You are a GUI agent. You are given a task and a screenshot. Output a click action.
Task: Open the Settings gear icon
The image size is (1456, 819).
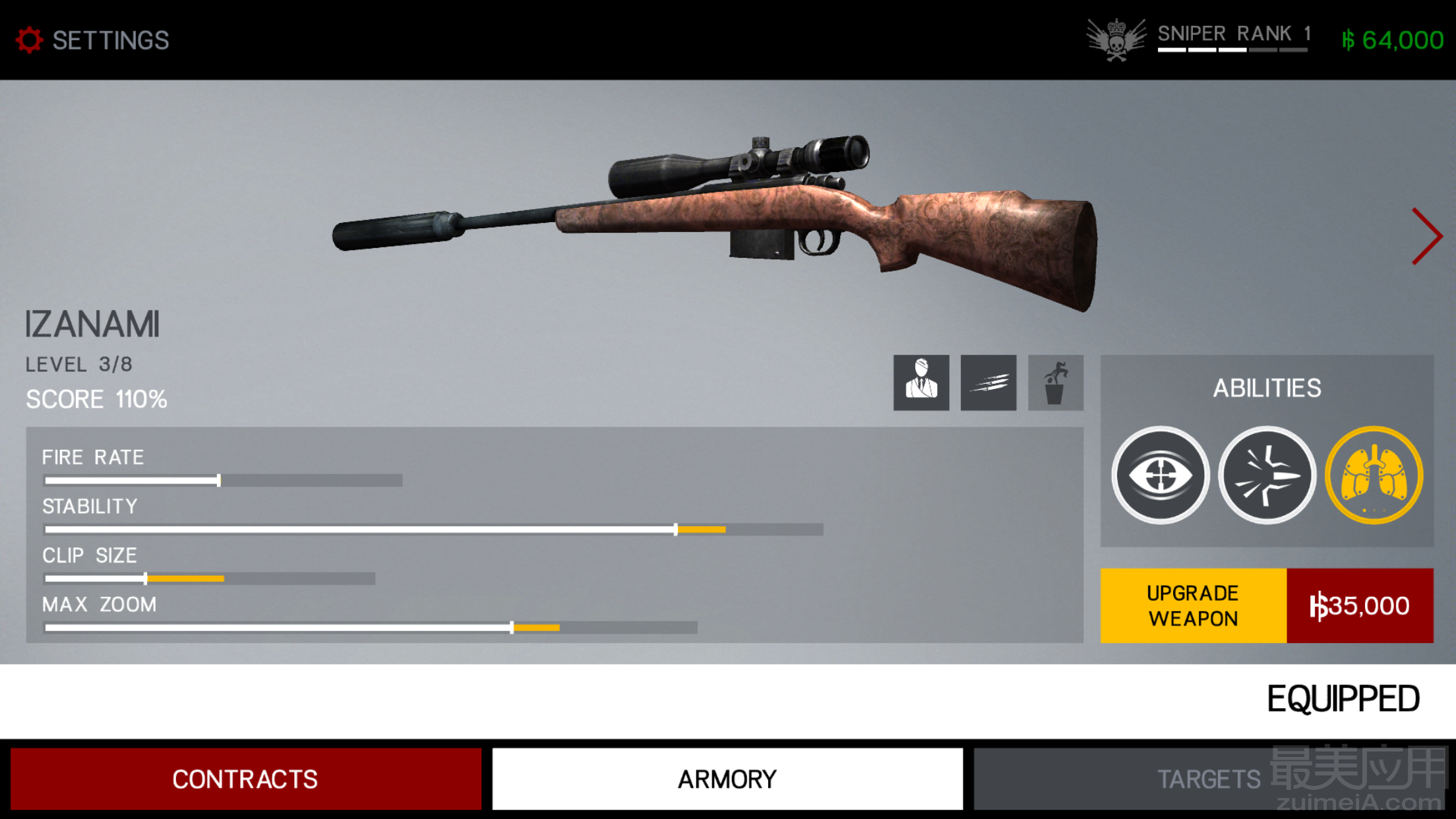coord(30,40)
